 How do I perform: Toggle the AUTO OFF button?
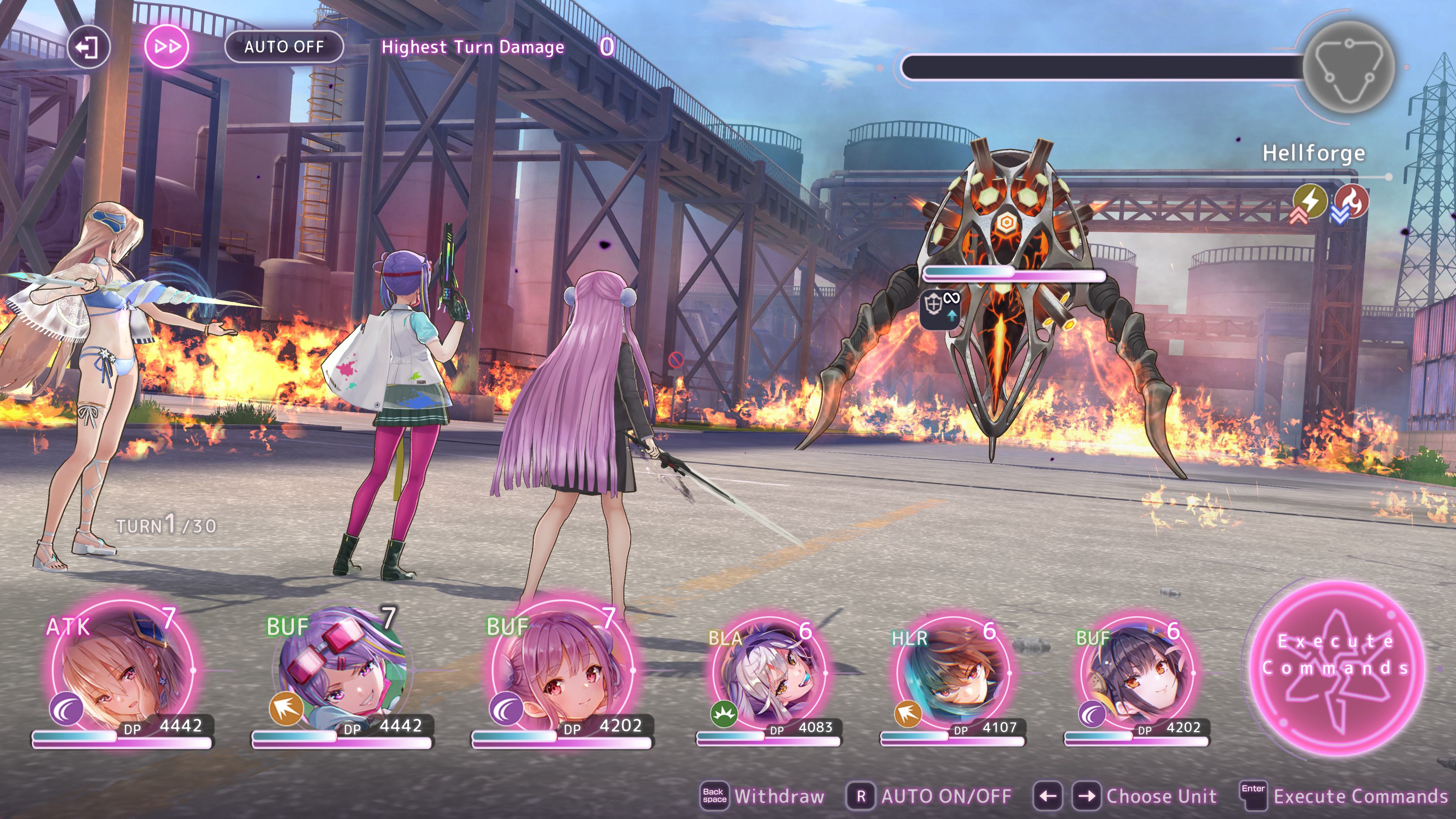pos(284,47)
